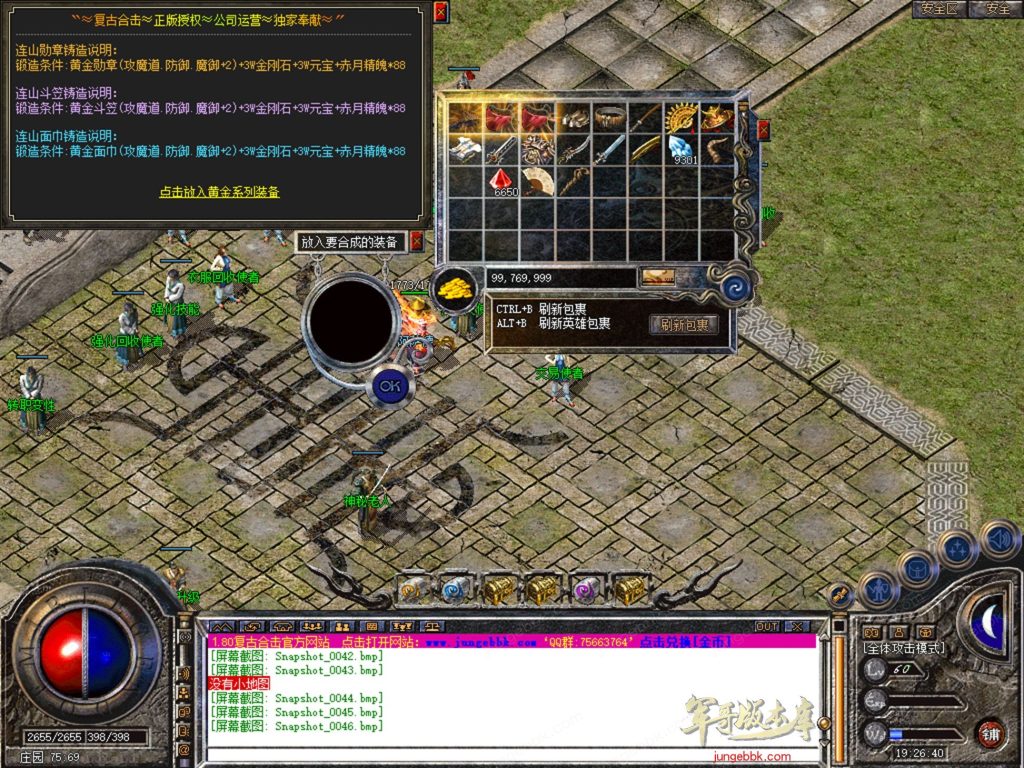Screen dimensions: 1024x768
Task: Confirm the synthesis with the OK button
Action: (388, 385)
